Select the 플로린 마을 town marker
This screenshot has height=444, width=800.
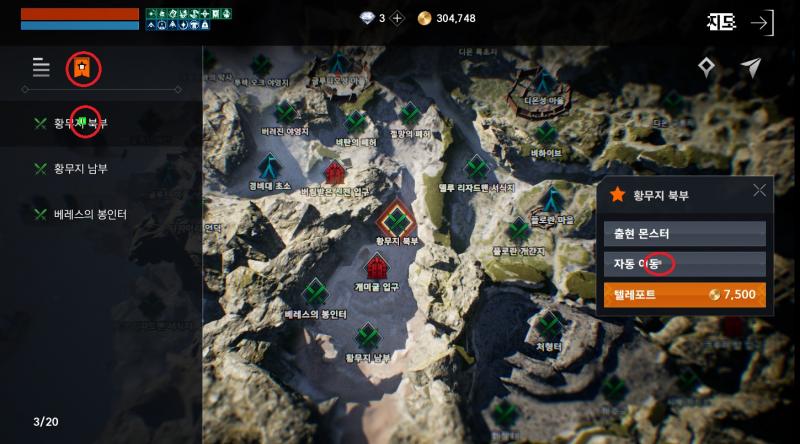551,198
